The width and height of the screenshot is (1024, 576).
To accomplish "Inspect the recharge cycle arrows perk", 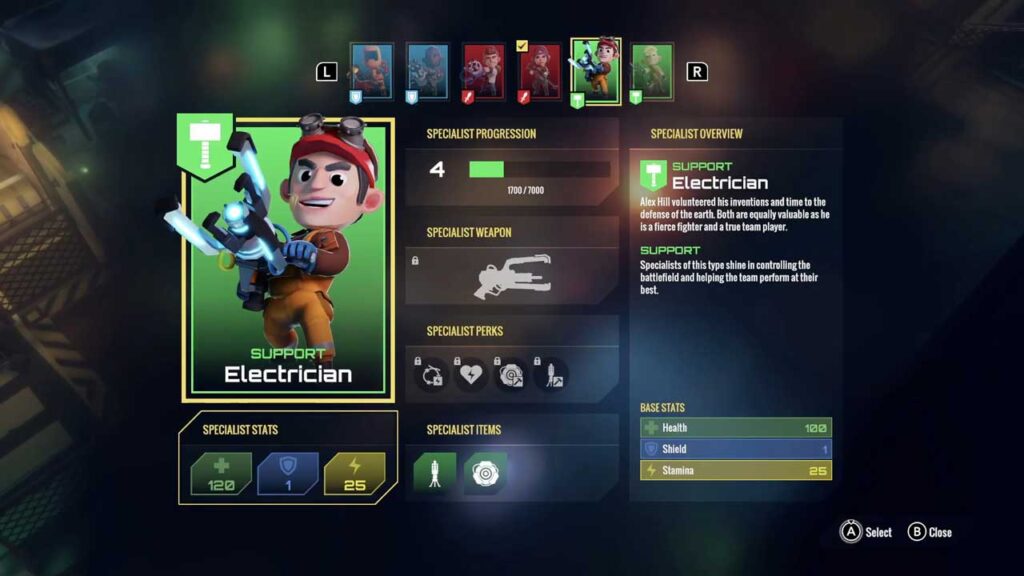I will [432, 374].
